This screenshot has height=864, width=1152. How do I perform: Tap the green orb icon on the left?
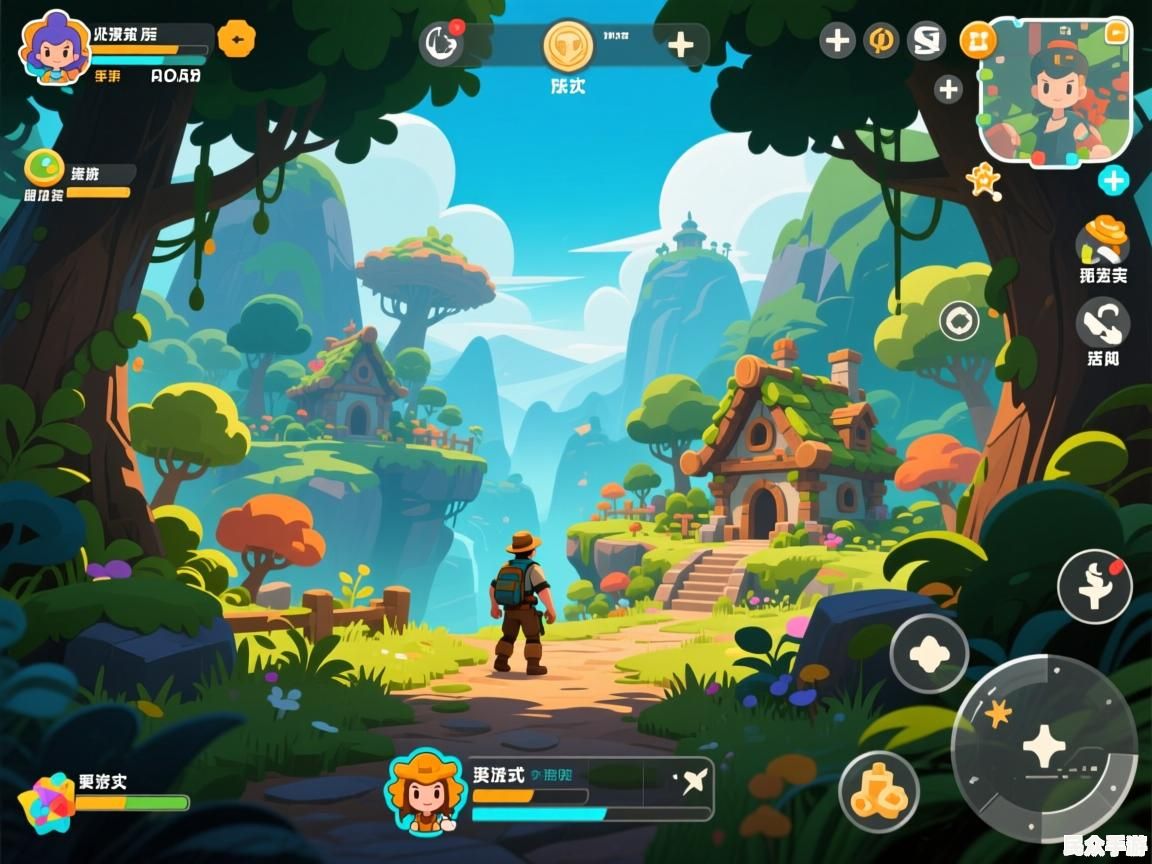click(x=44, y=167)
